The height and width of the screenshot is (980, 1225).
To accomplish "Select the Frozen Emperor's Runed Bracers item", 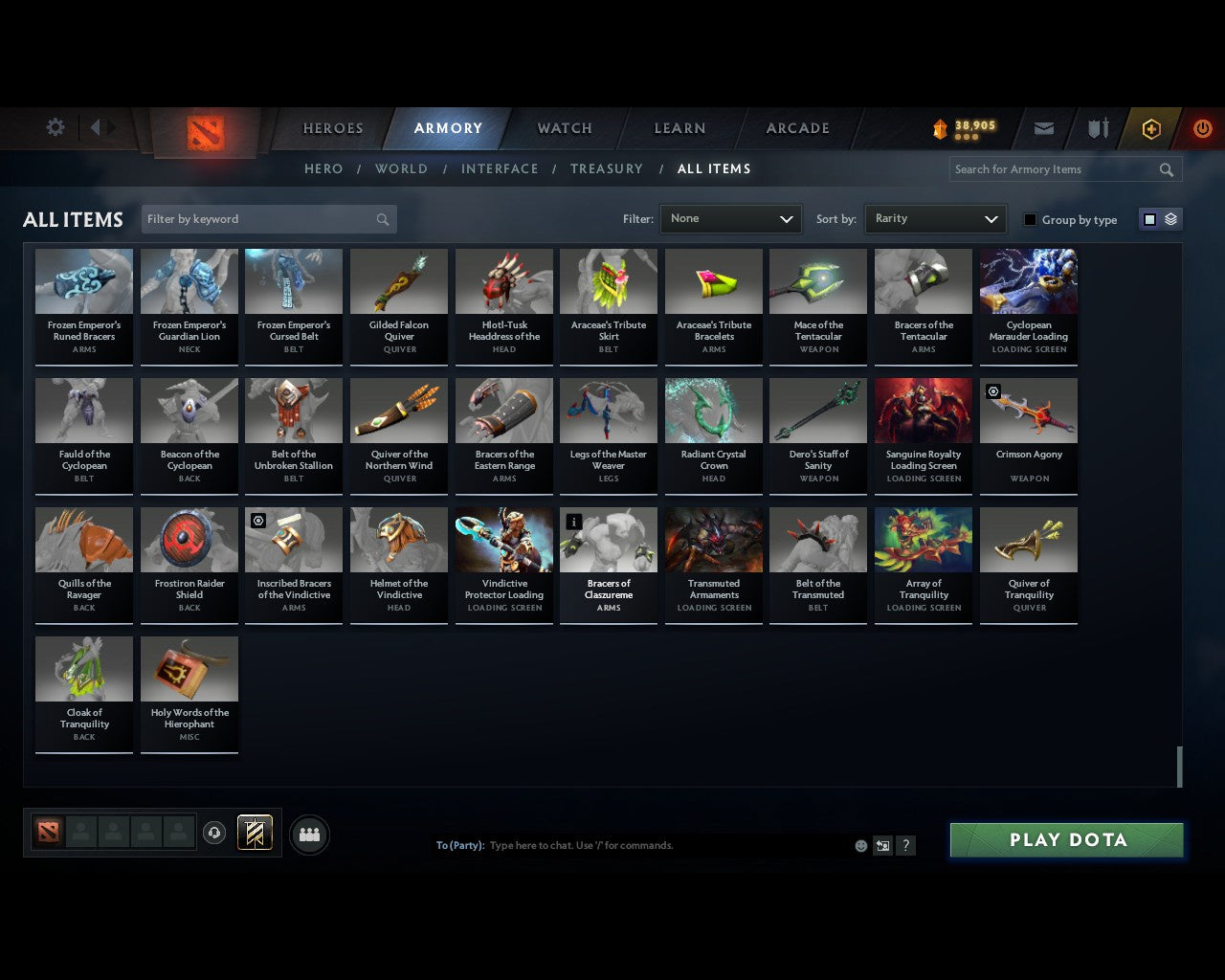I will 83,306.
